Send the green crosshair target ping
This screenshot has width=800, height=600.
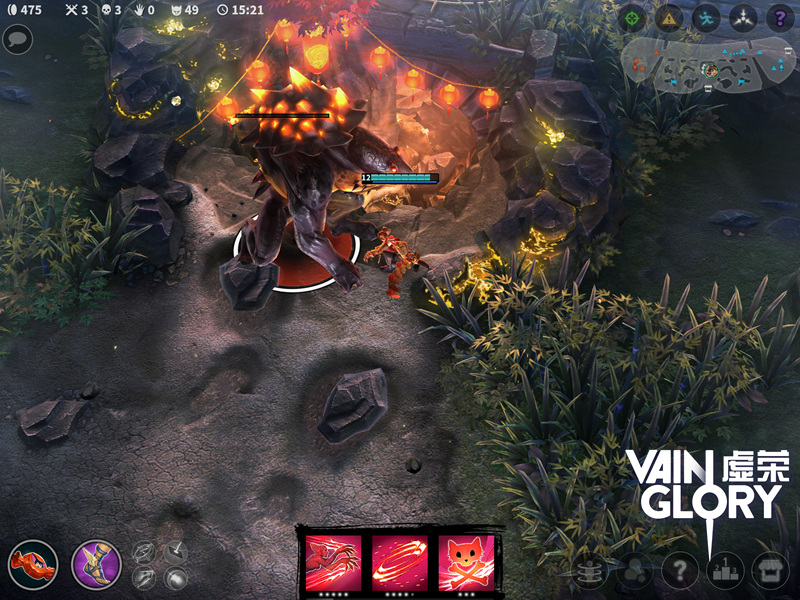coord(633,17)
